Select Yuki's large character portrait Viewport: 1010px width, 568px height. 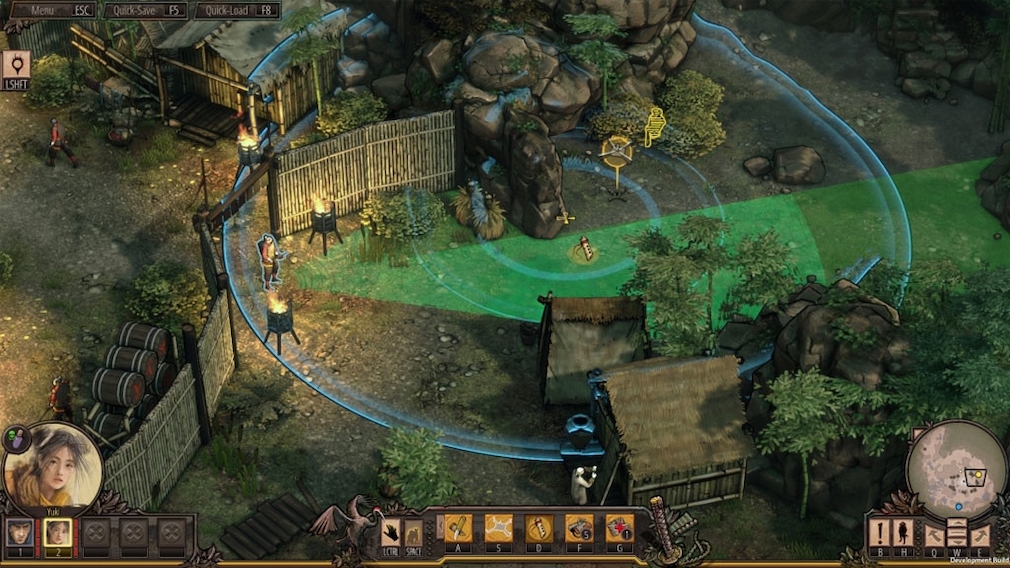[52, 466]
